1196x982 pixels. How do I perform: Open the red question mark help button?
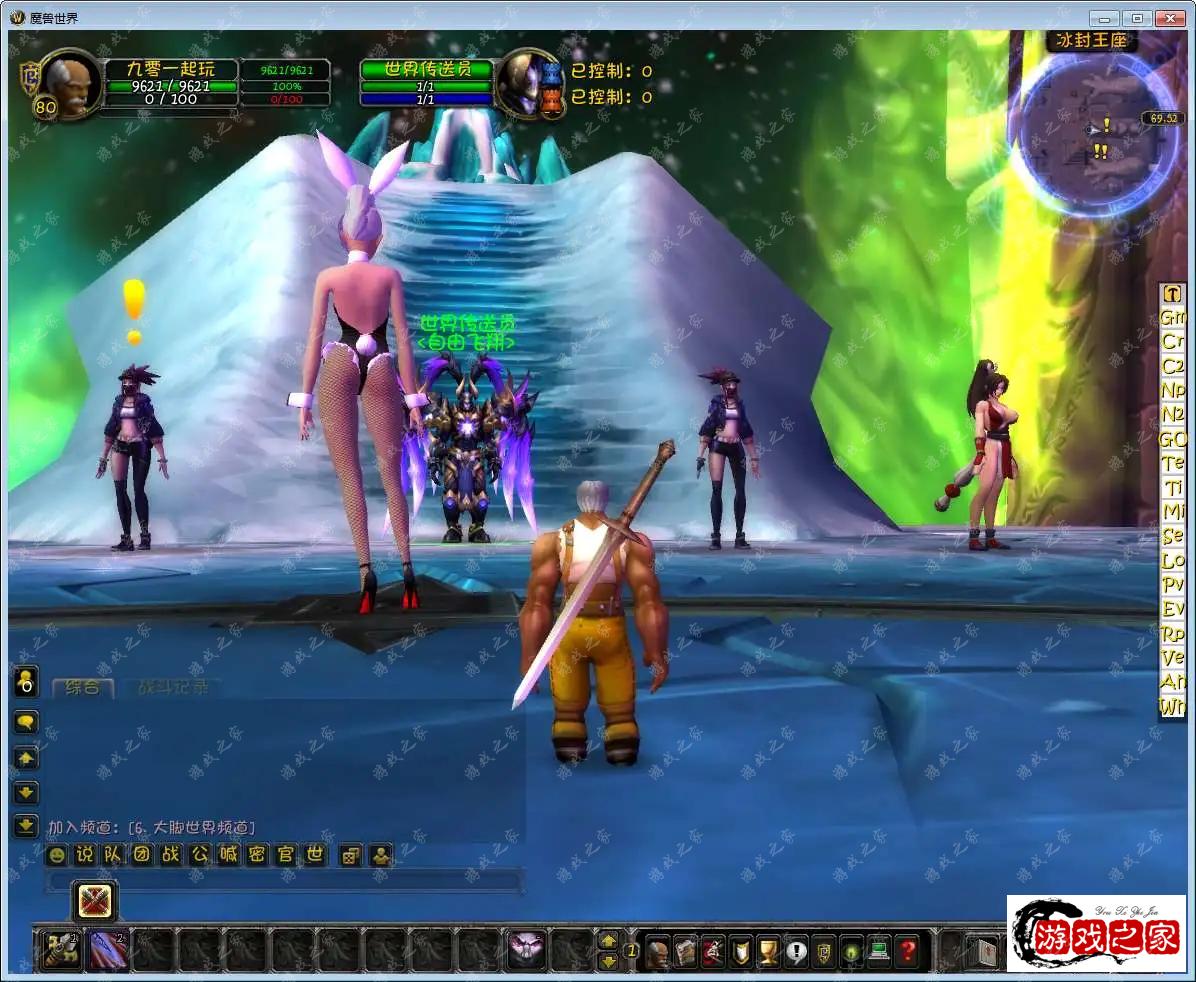pos(907,950)
